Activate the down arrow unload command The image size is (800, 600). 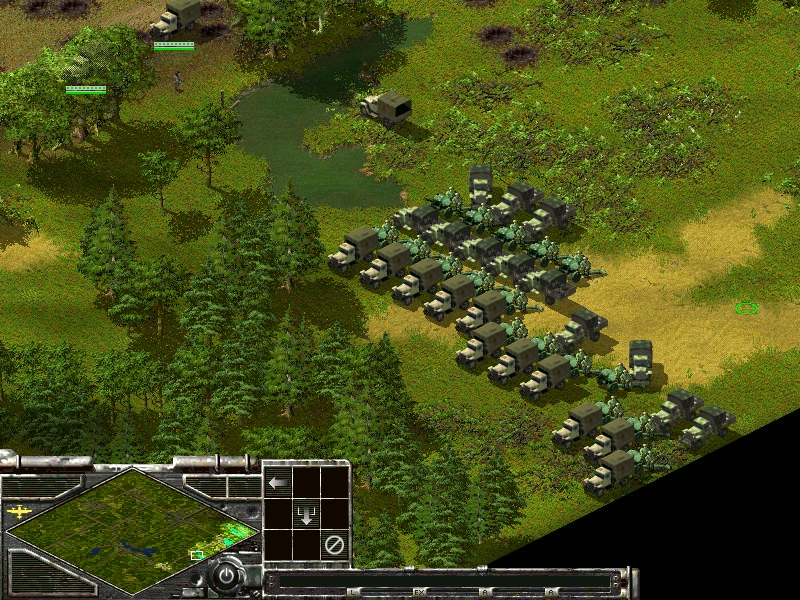tap(306, 515)
